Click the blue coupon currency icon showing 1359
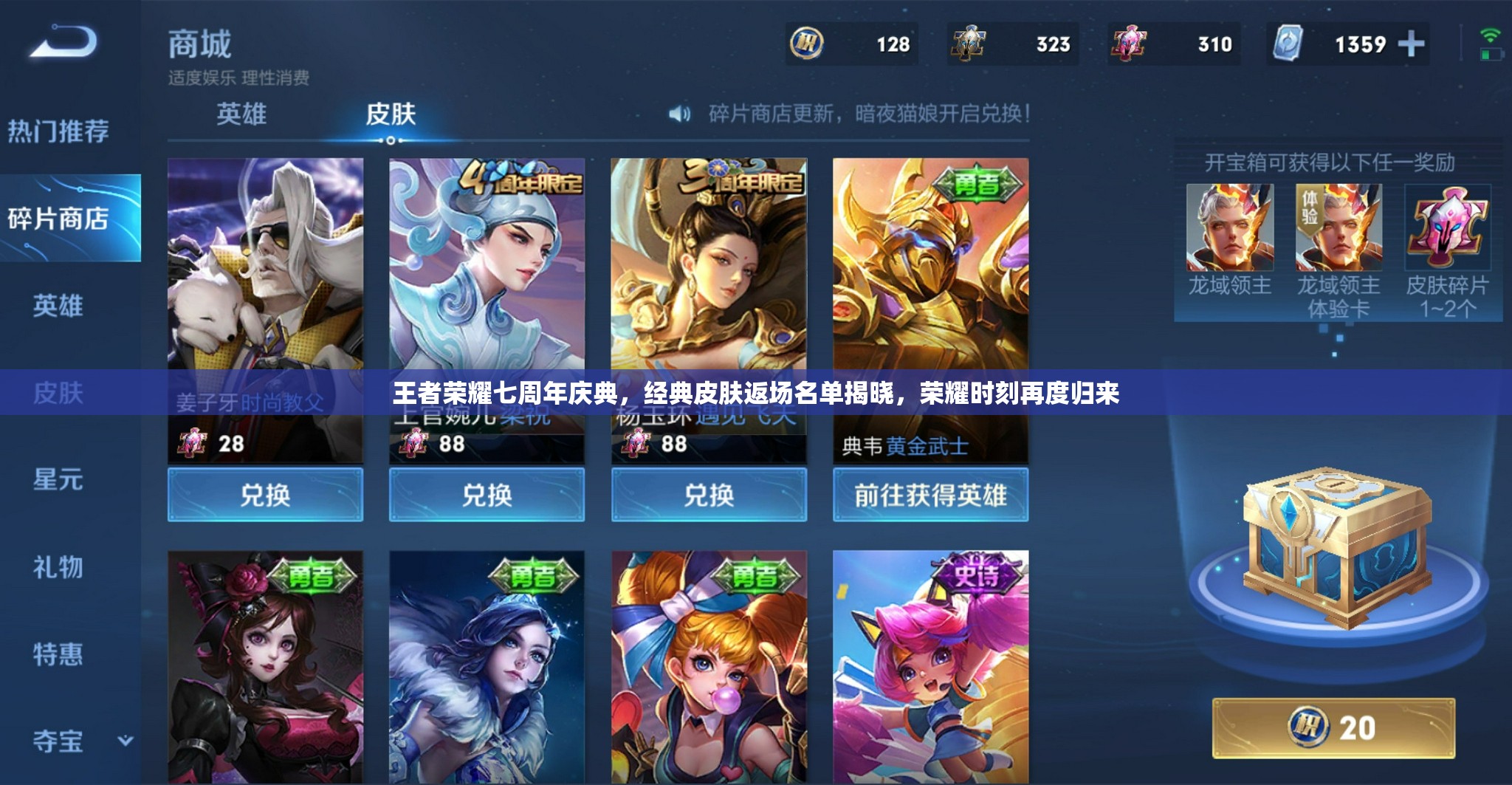Viewport: 1512px width, 785px height. (1289, 44)
